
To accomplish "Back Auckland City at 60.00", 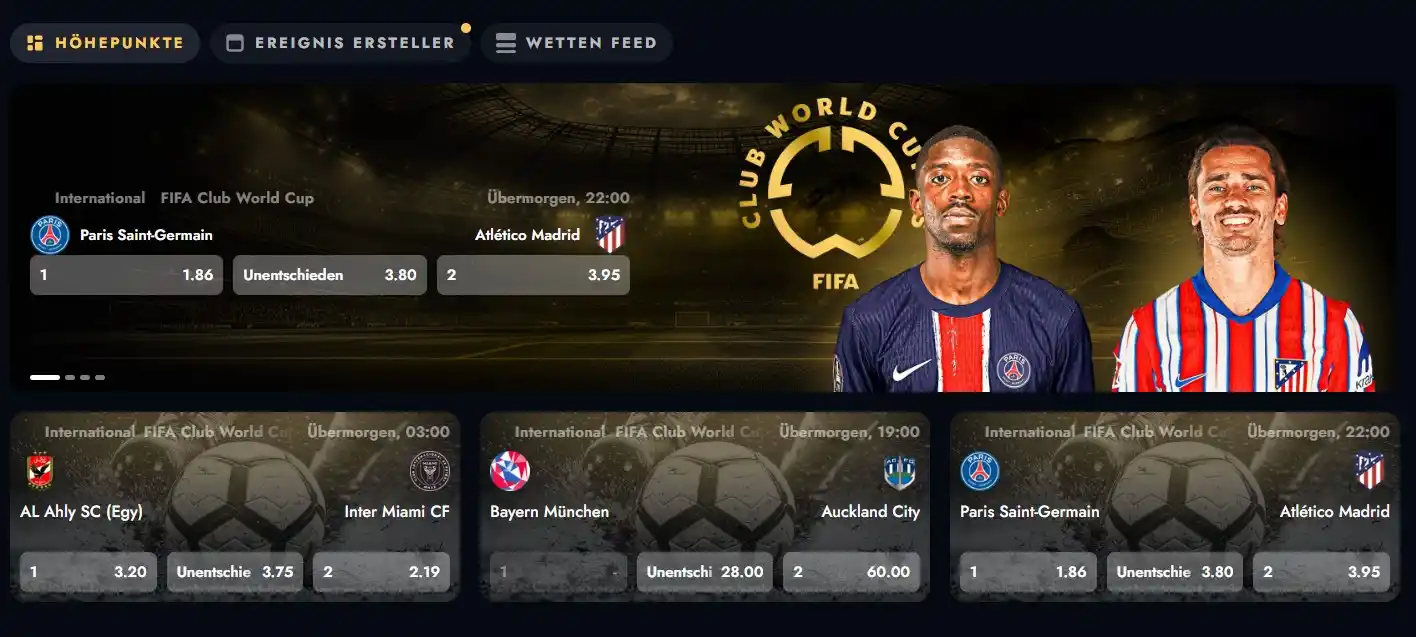I will click(x=851, y=572).
